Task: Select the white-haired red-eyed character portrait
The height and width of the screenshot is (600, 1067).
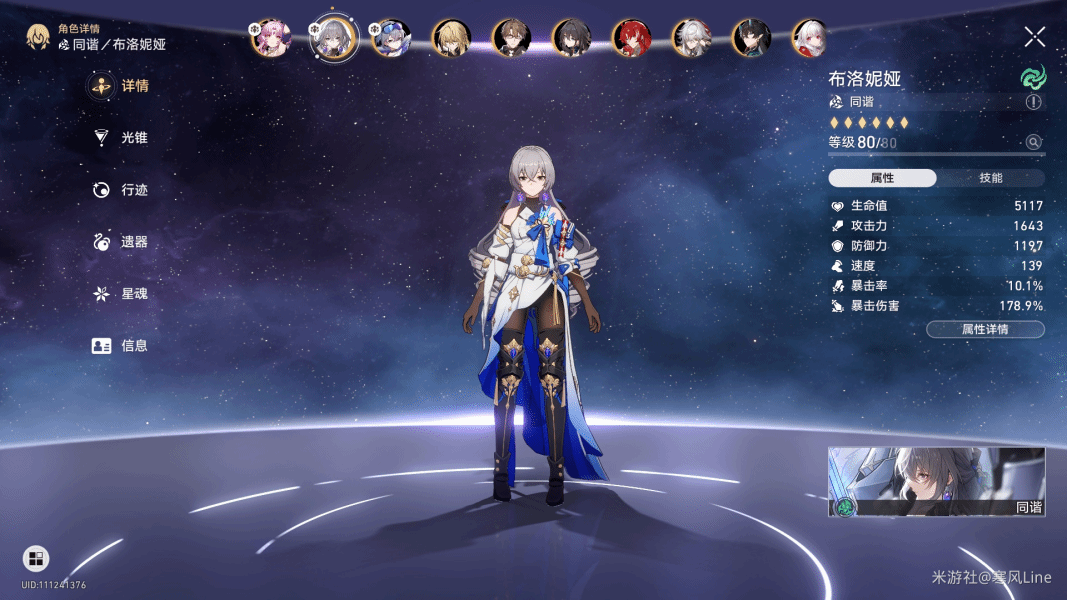Action: click(811, 38)
